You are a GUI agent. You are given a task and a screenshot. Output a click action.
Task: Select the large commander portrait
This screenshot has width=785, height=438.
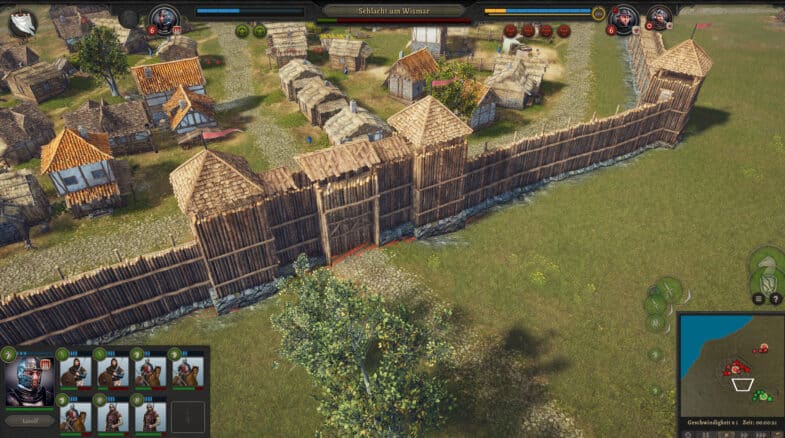[29, 379]
